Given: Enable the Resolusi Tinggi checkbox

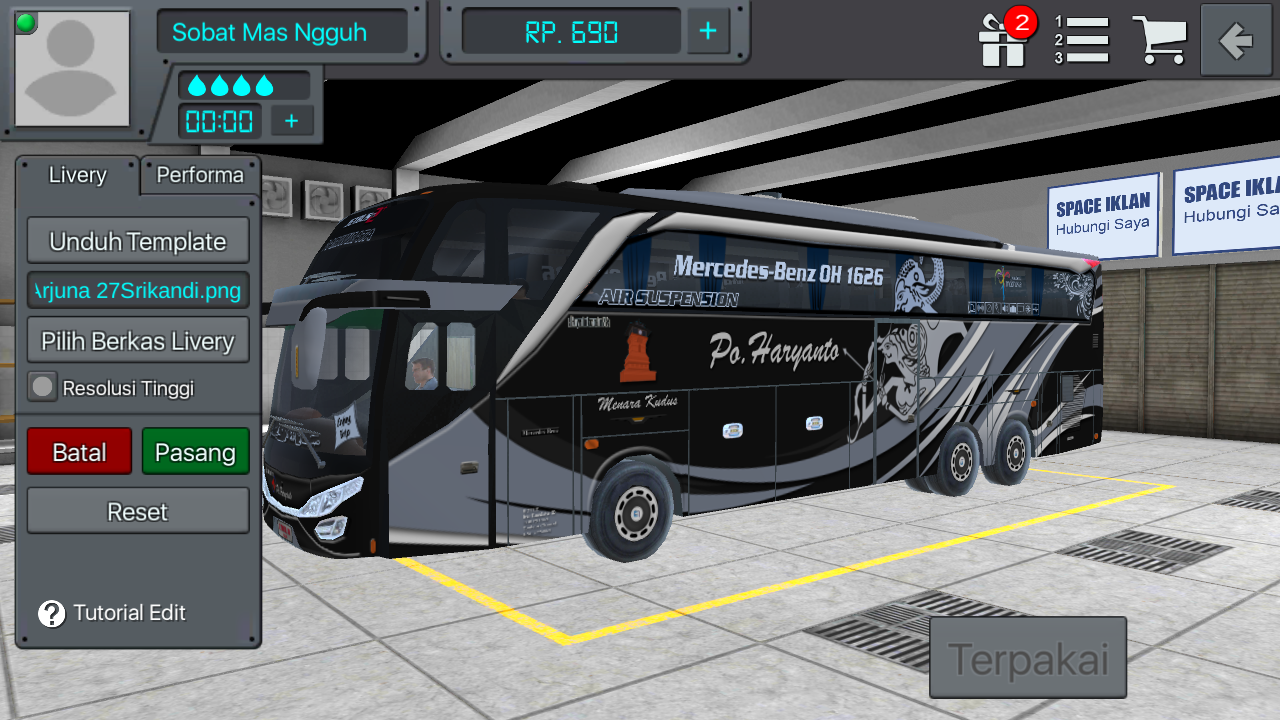Looking at the screenshot, I should [42, 387].
